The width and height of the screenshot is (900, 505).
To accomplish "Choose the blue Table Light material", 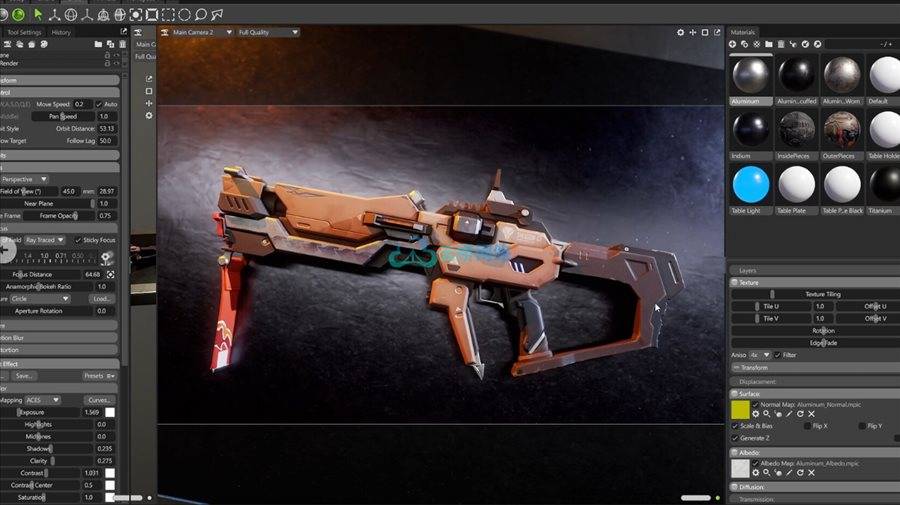I will [751, 184].
